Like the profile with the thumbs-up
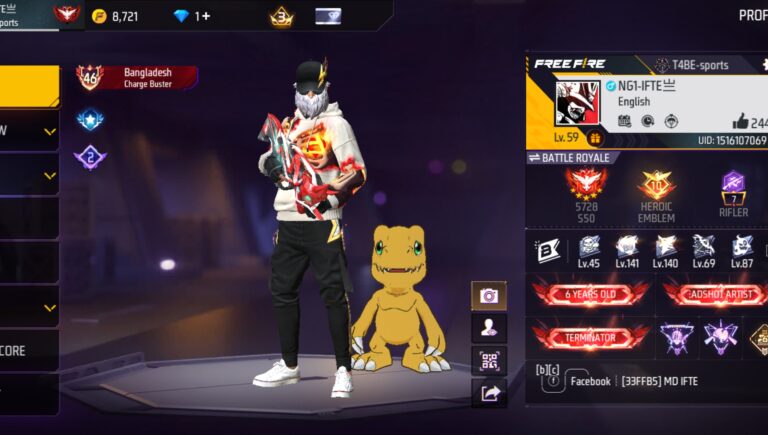768x435 pixels. (741, 121)
